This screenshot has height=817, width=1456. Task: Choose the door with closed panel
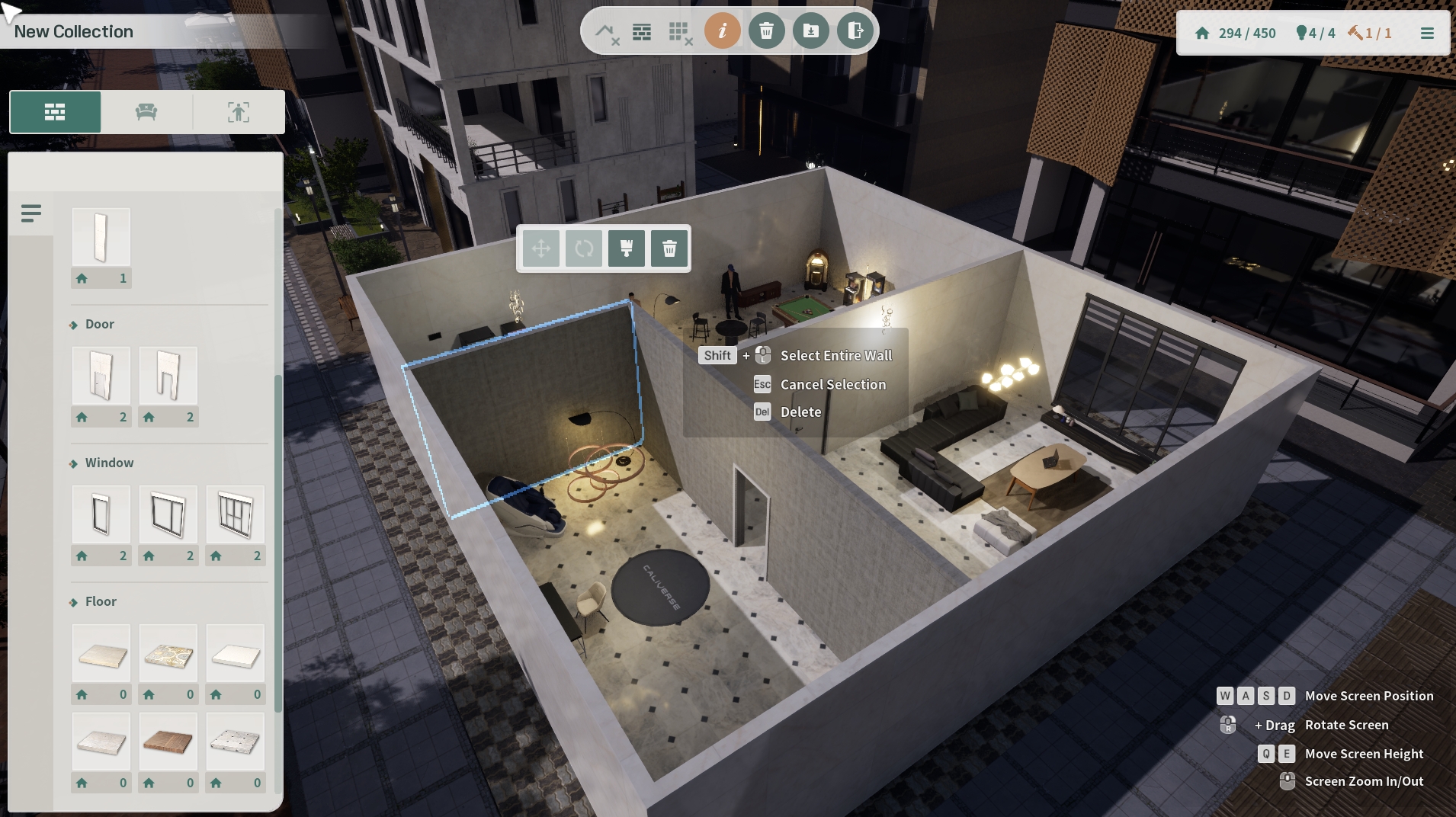point(101,376)
